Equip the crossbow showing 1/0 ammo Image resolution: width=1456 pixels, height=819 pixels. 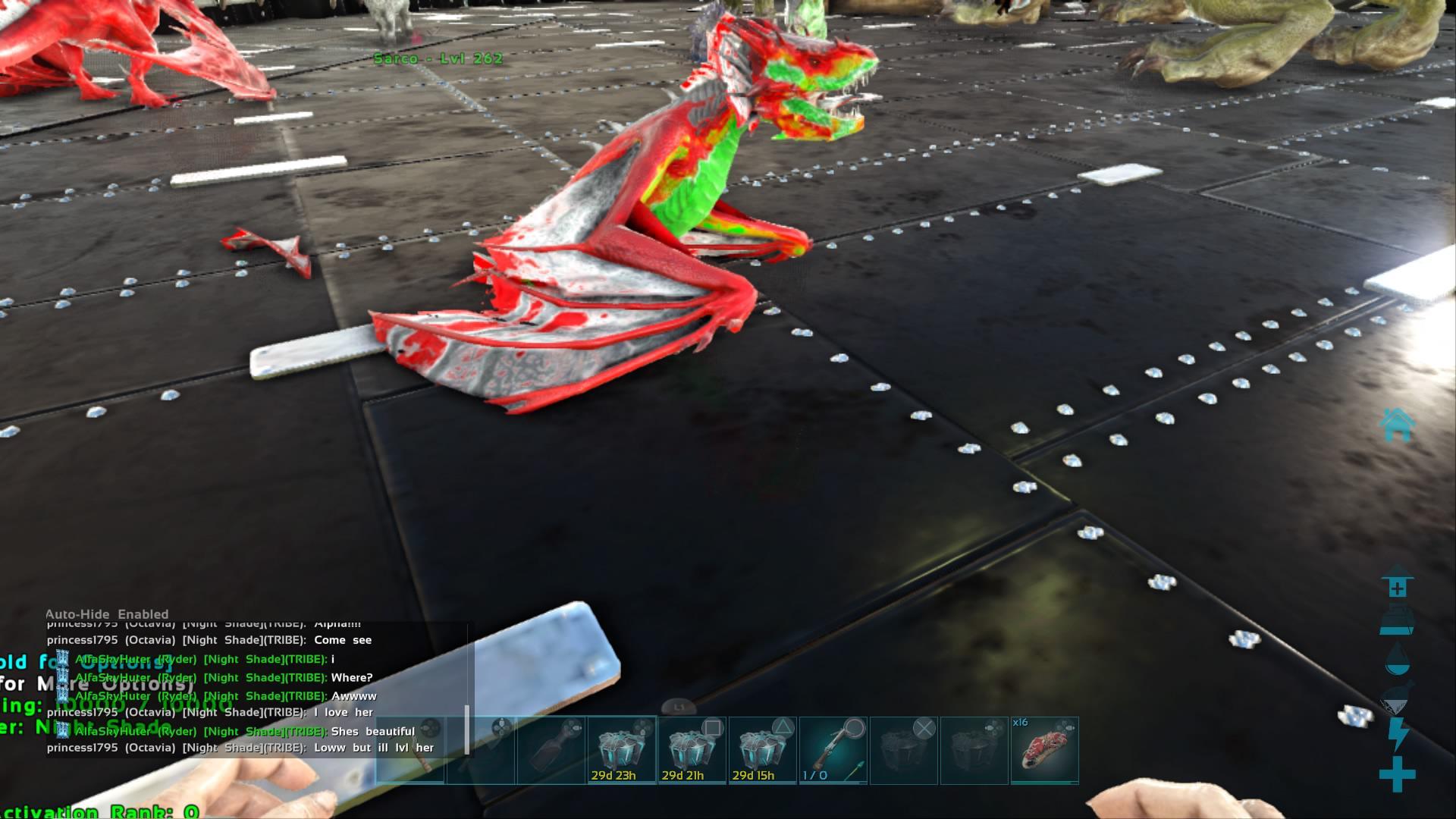coord(833,751)
